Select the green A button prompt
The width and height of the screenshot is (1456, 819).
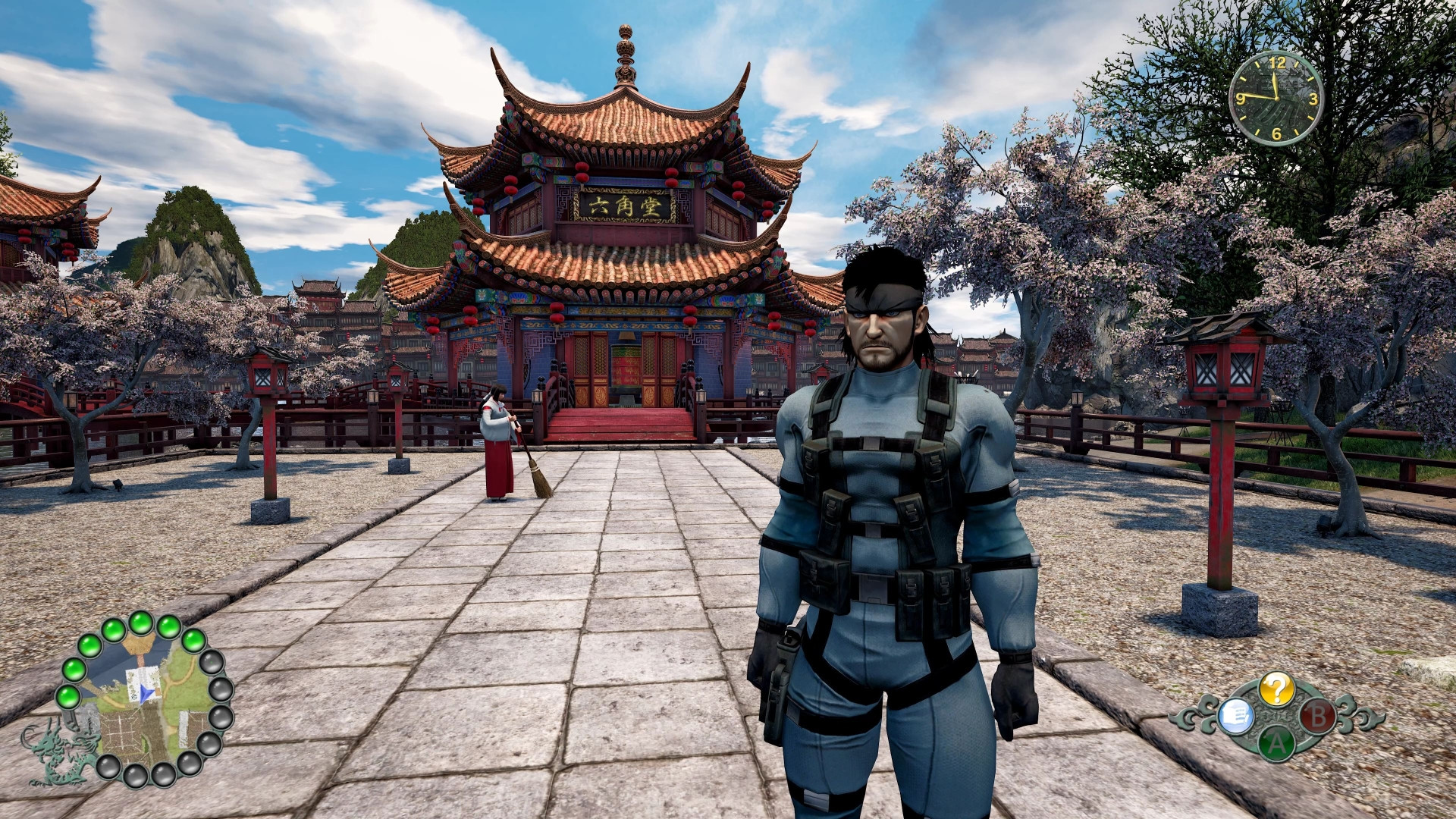pyautogui.click(x=1278, y=744)
